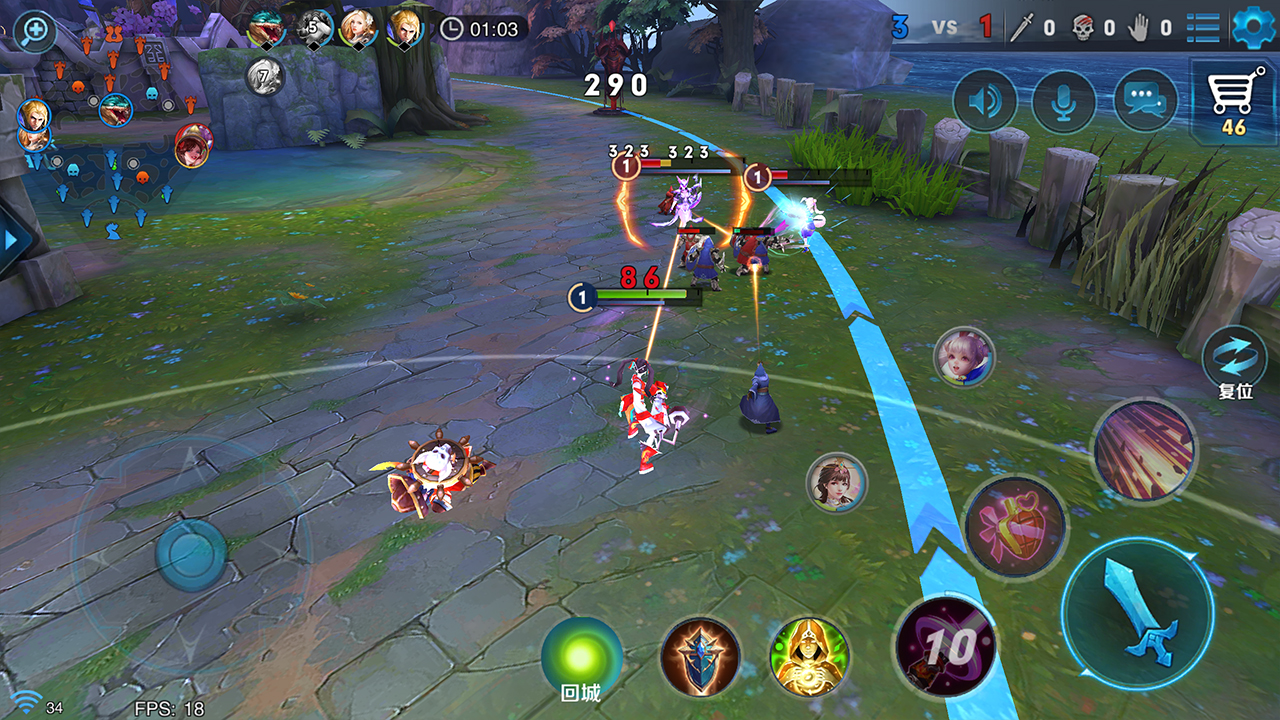
Task: Activate the shield summoner spell
Action: click(x=700, y=657)
